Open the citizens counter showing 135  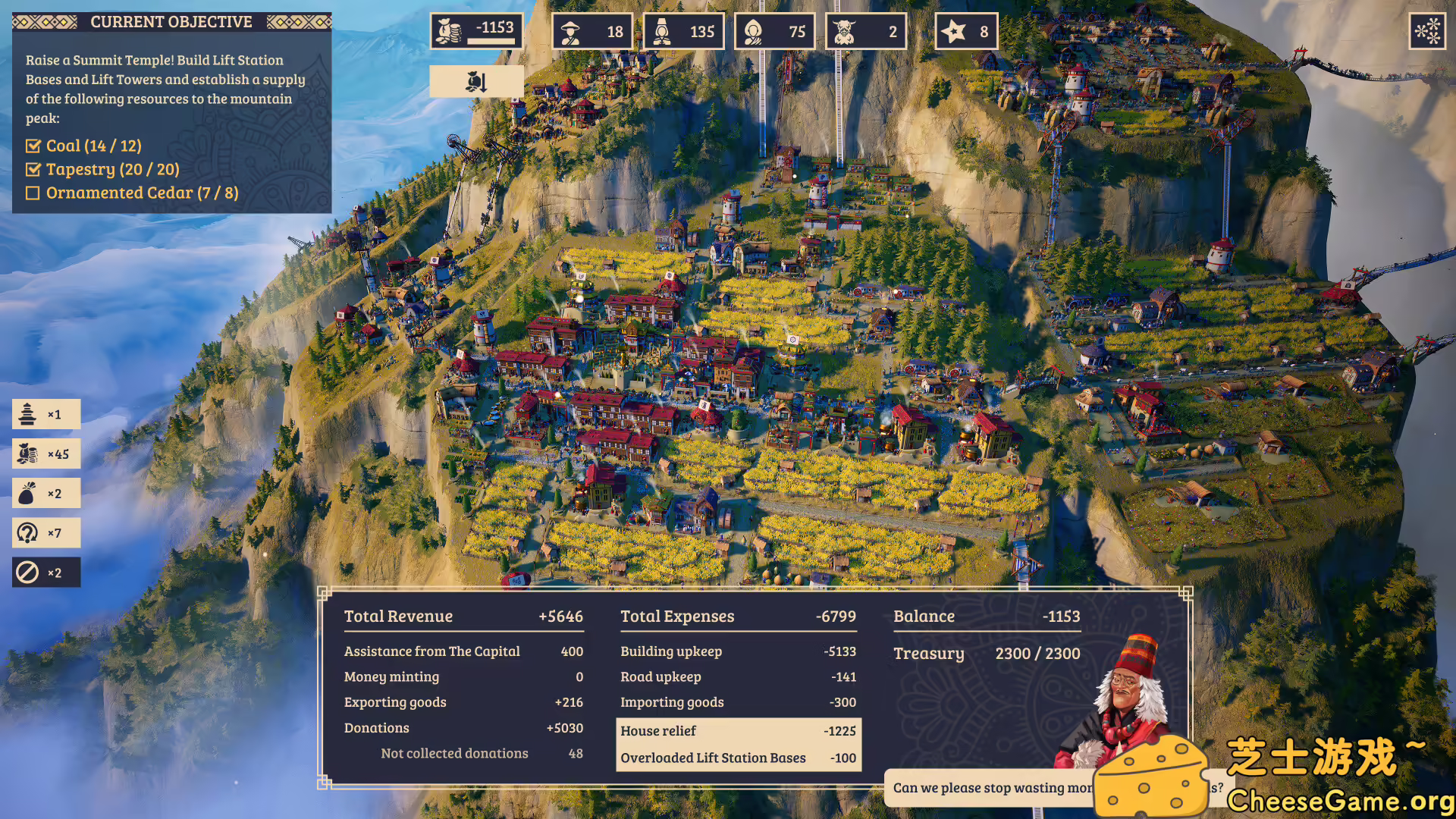(684, 30)
